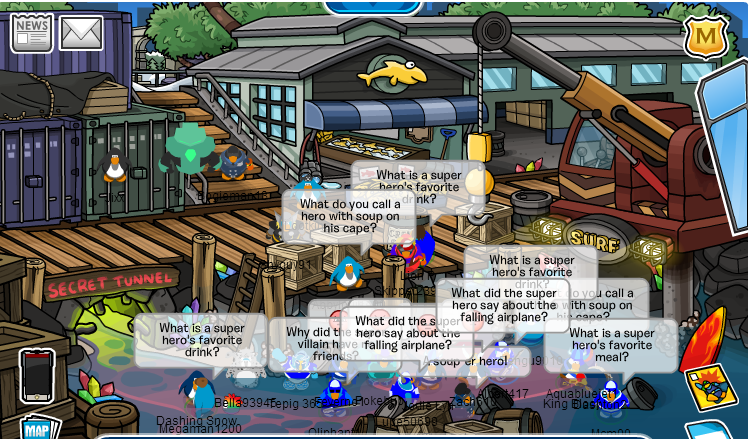Open the spy phone

point(37,375)
